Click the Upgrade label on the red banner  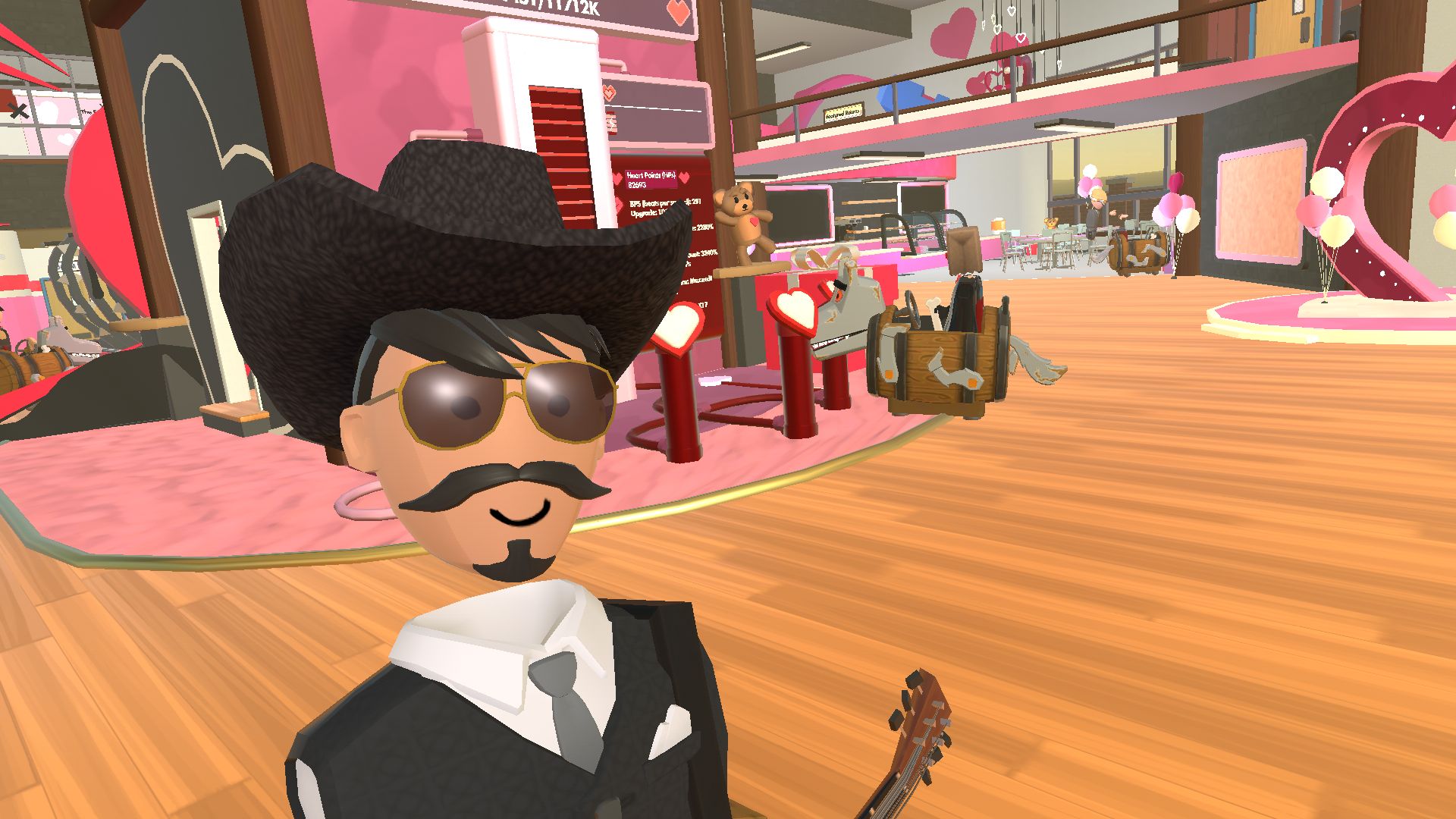point(644,213)
